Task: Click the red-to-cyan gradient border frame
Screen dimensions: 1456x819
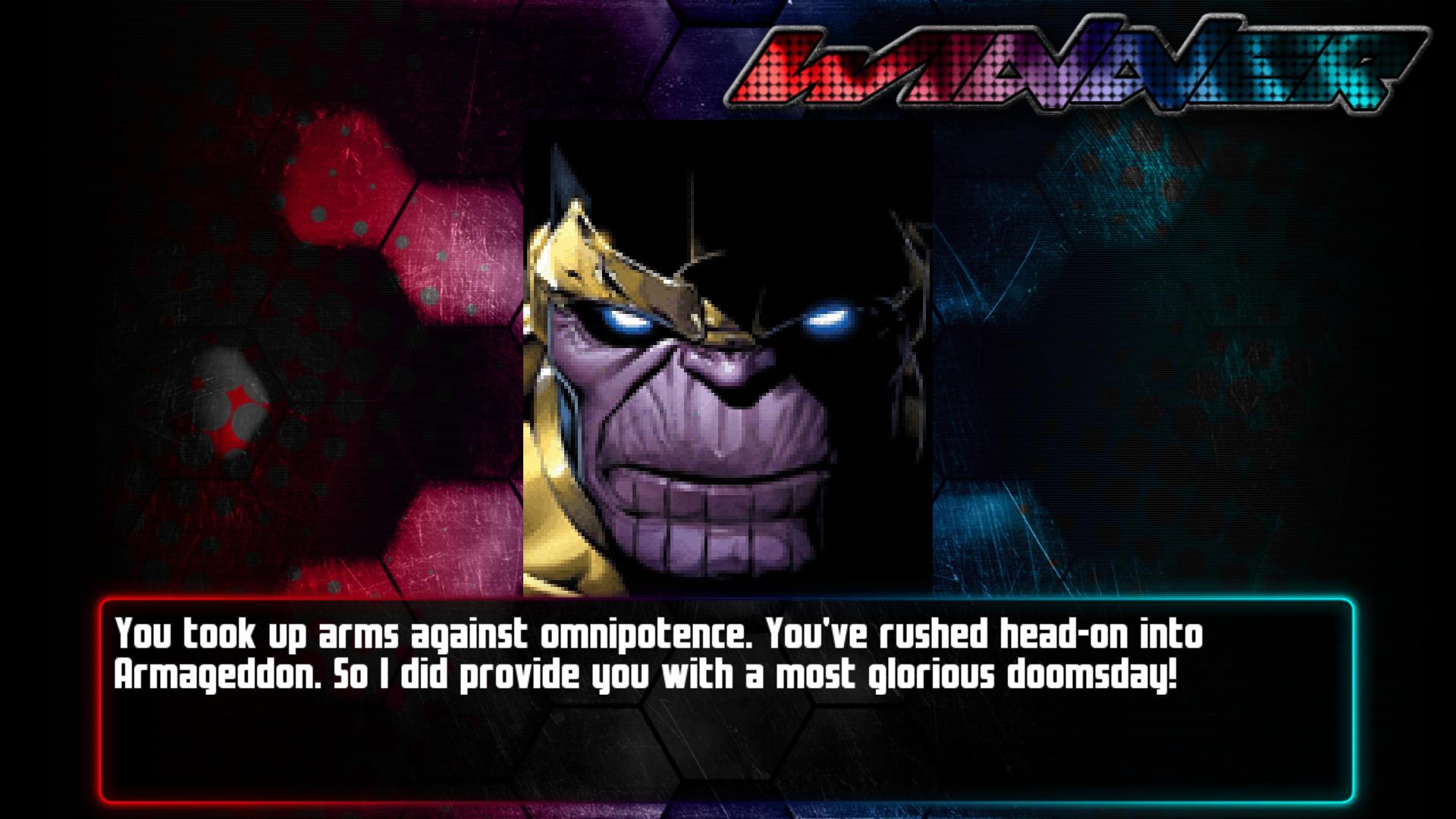Action: tap(728, 792)
